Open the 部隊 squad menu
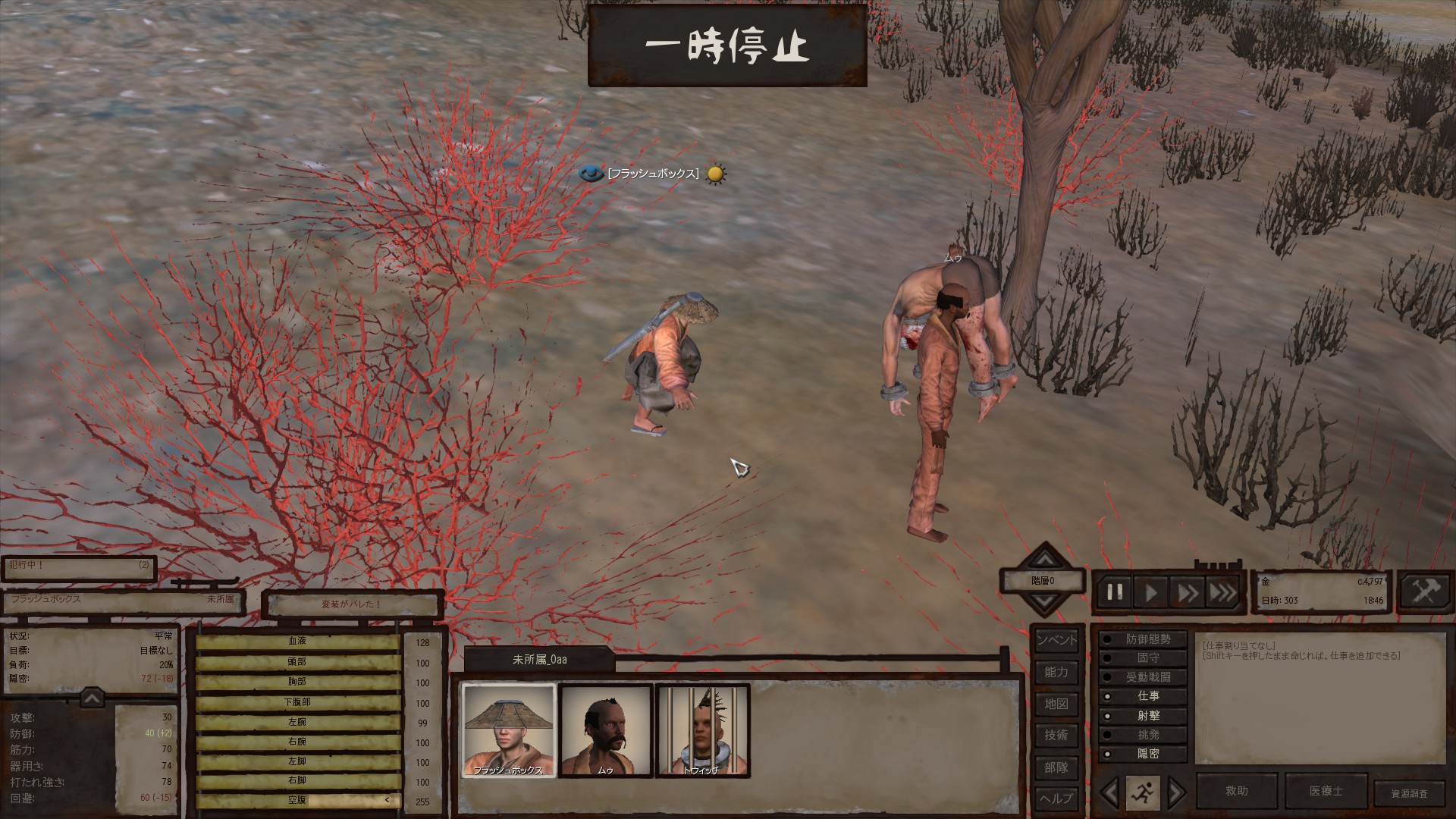This screenshot has height=819, width=1456. tap(1056, 767)
